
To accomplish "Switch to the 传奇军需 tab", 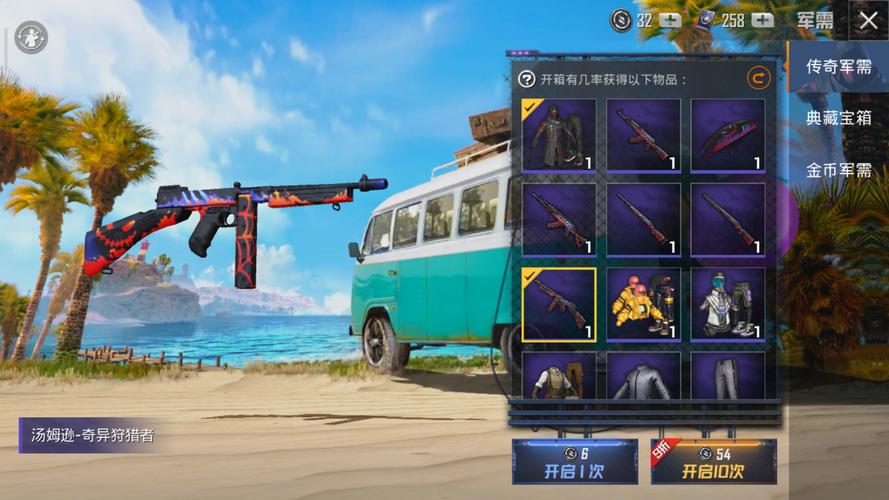I will 838,67.
